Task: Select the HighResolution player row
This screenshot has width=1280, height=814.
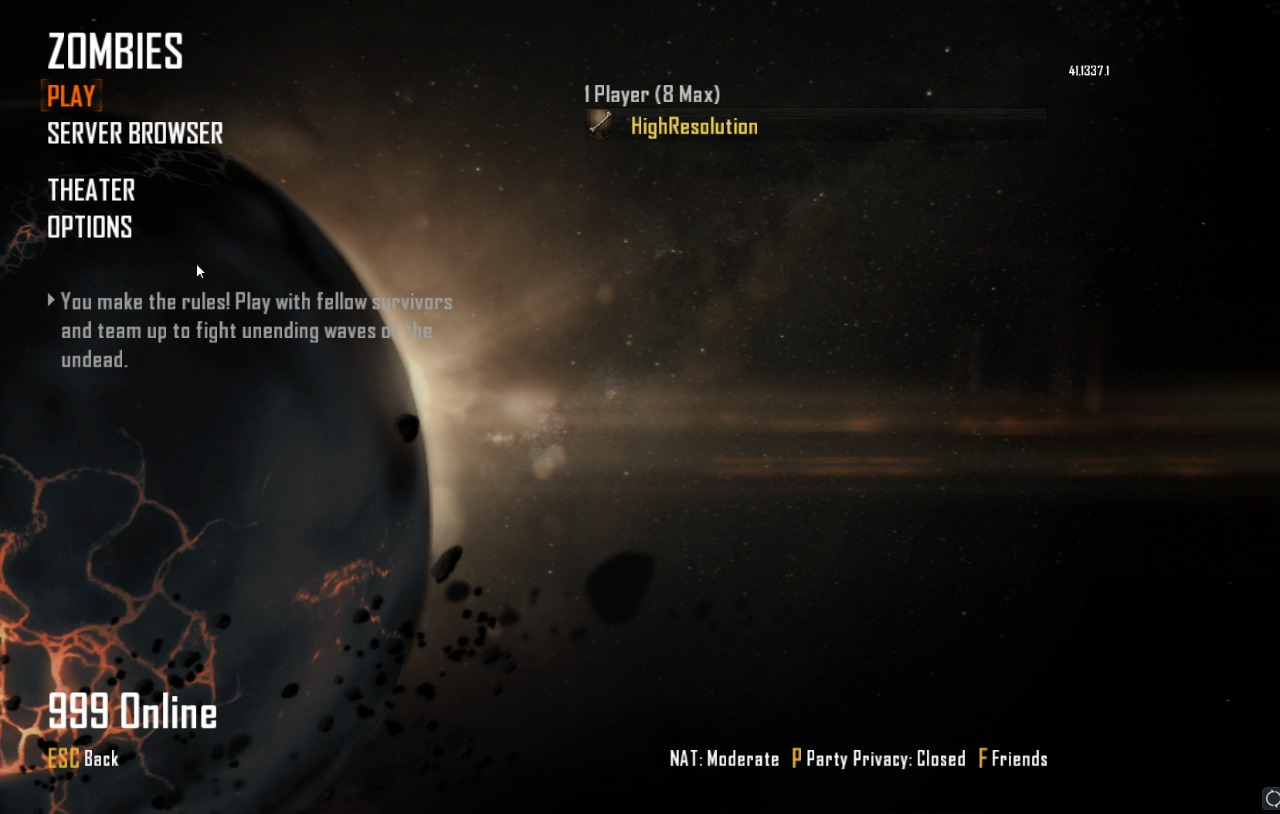Action: point(694,126)
